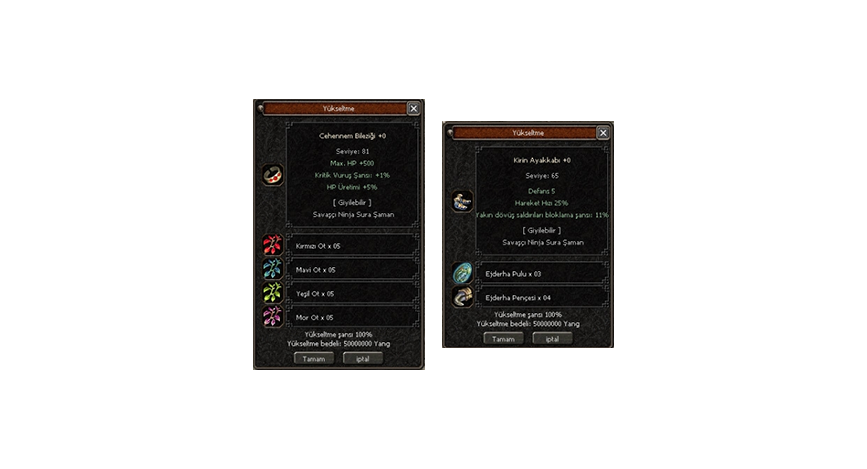Close the Kirin Ayakkabı upgrade window
867x469 pixels.
point(603,132)
